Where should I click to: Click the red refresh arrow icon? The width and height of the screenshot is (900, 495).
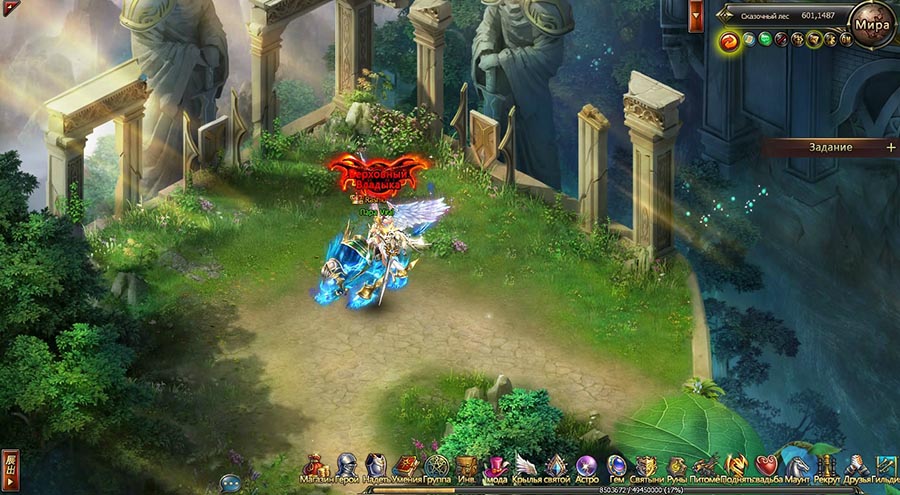tap(730, 40)
